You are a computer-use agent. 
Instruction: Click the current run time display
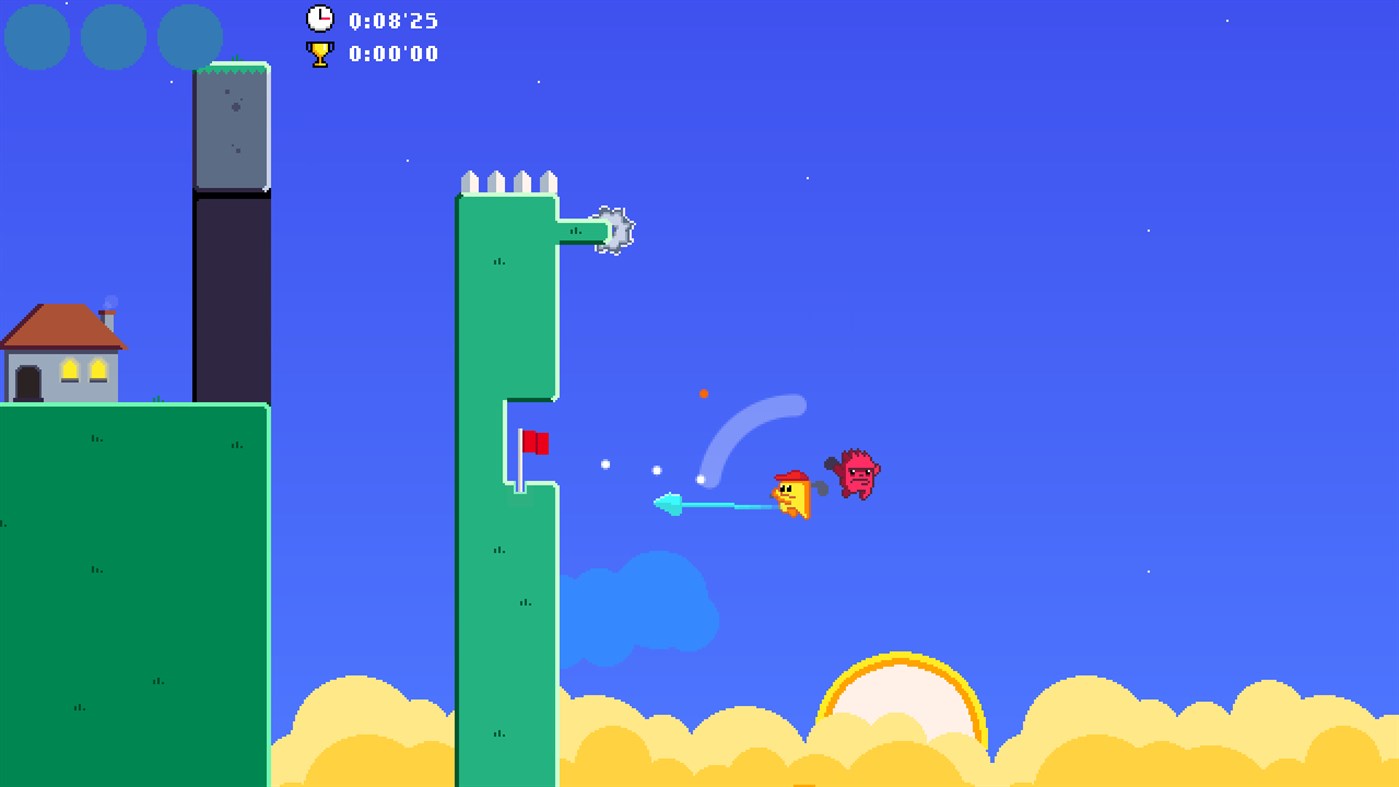click(392, 20)
